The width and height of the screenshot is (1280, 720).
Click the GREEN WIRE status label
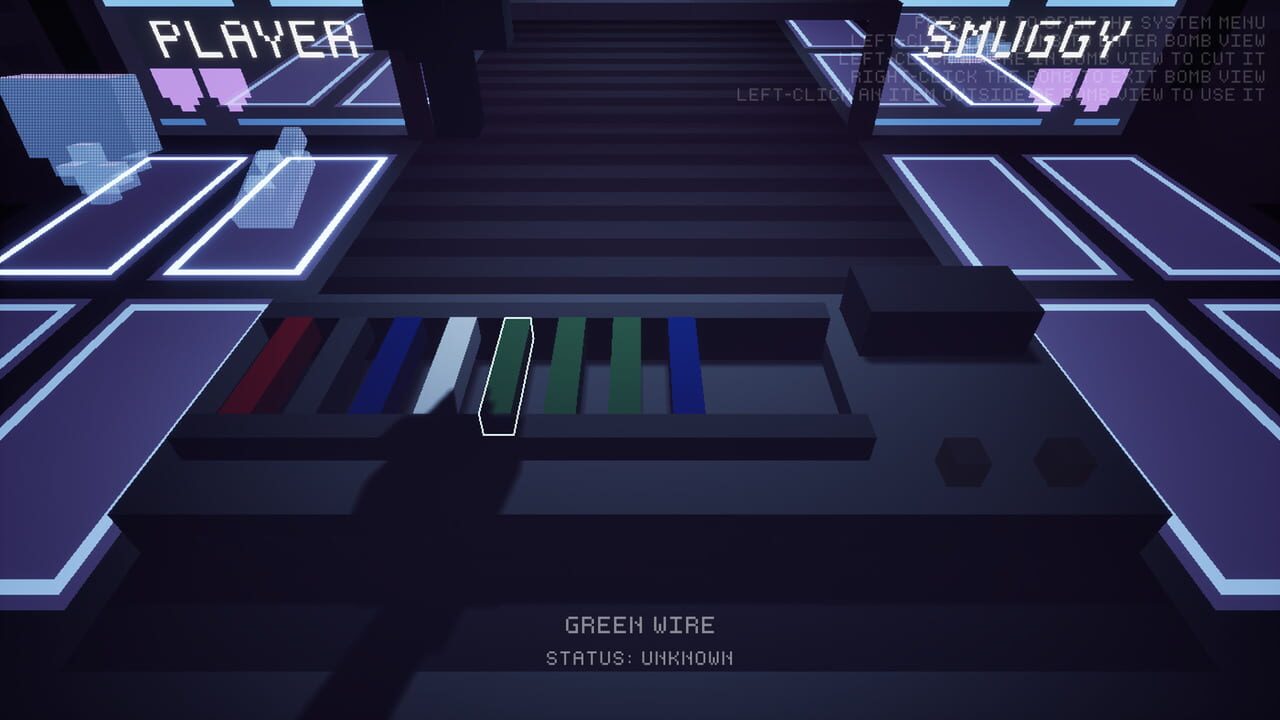(x=640, y=625)
